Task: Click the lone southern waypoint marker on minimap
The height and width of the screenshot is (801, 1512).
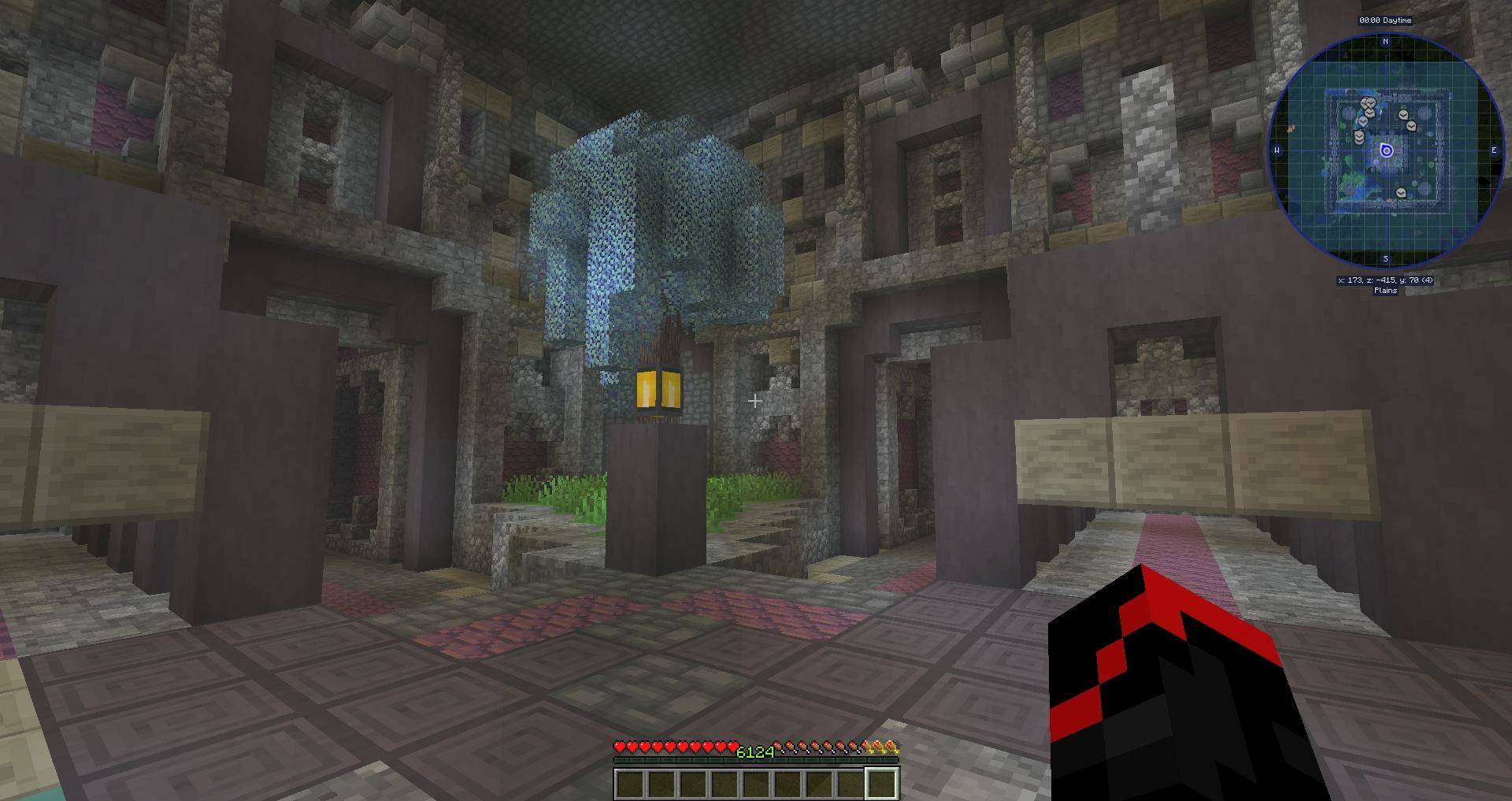Action: tap(1401, 193)
